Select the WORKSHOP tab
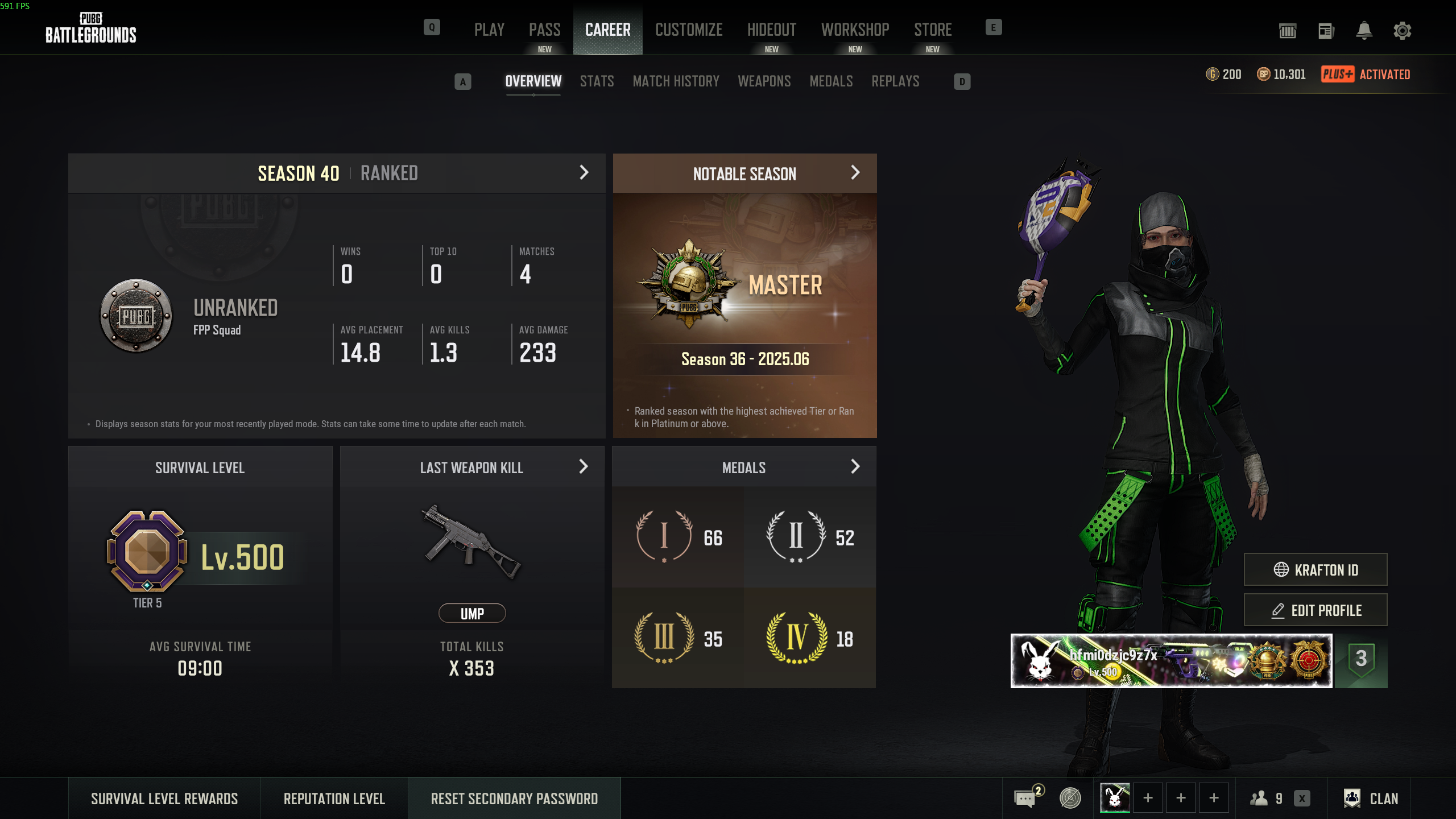 855,30
